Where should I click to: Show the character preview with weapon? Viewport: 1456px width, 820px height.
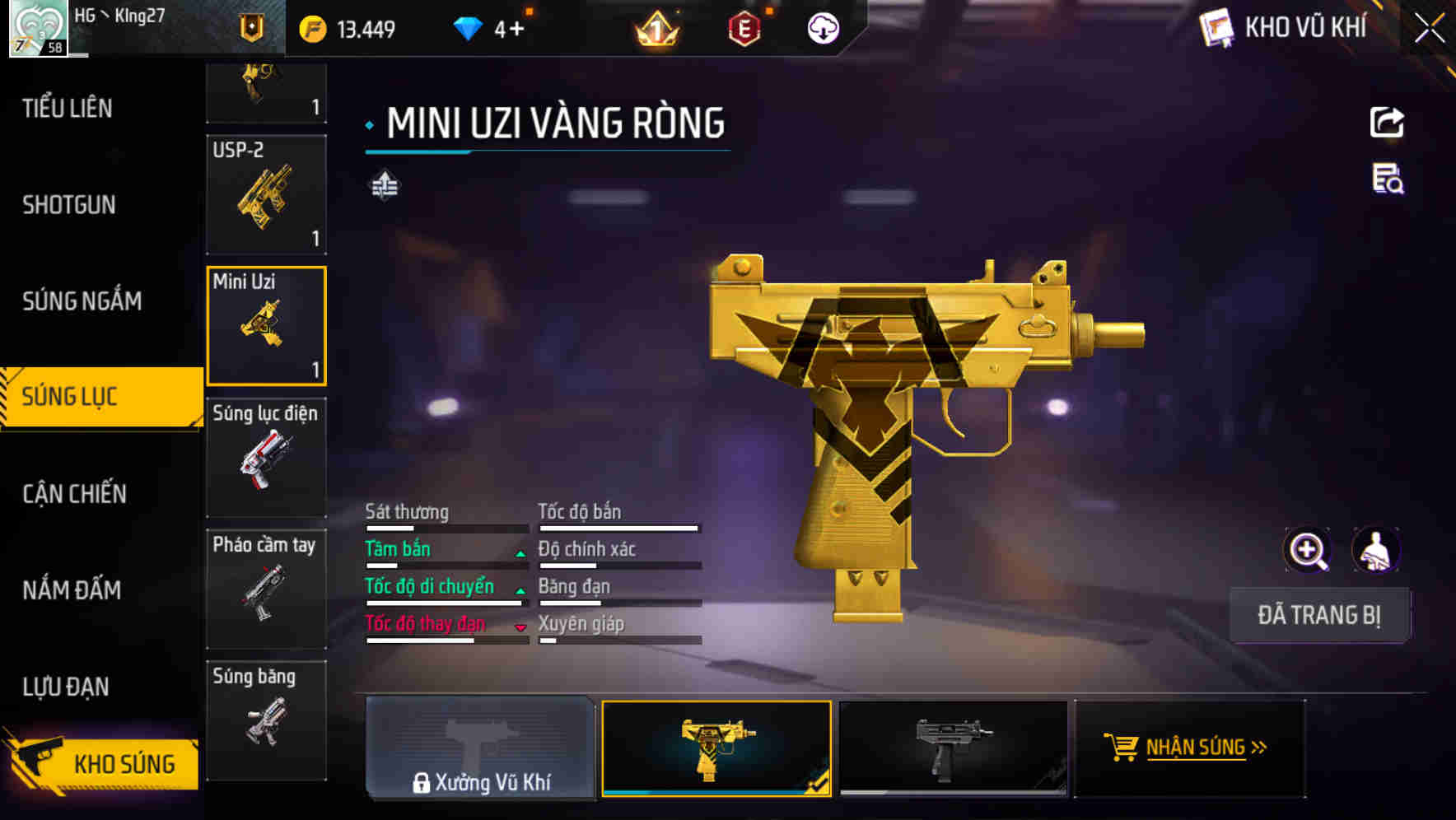(x=1375, y=550)
